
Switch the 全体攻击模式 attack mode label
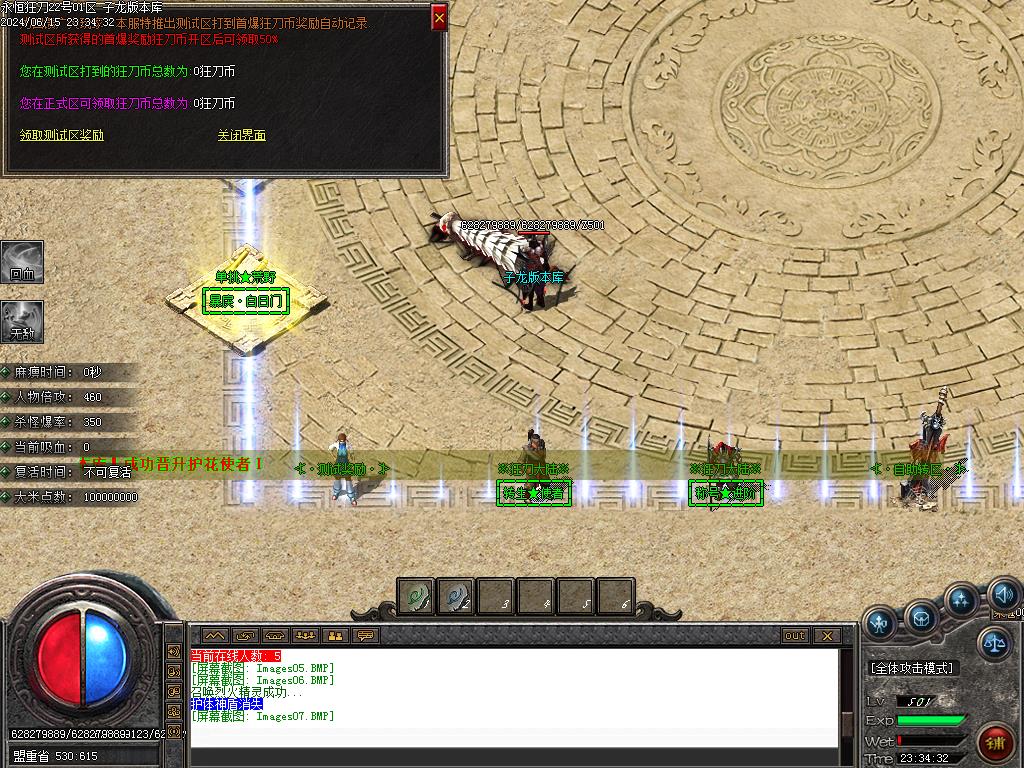tap(912, 668)
